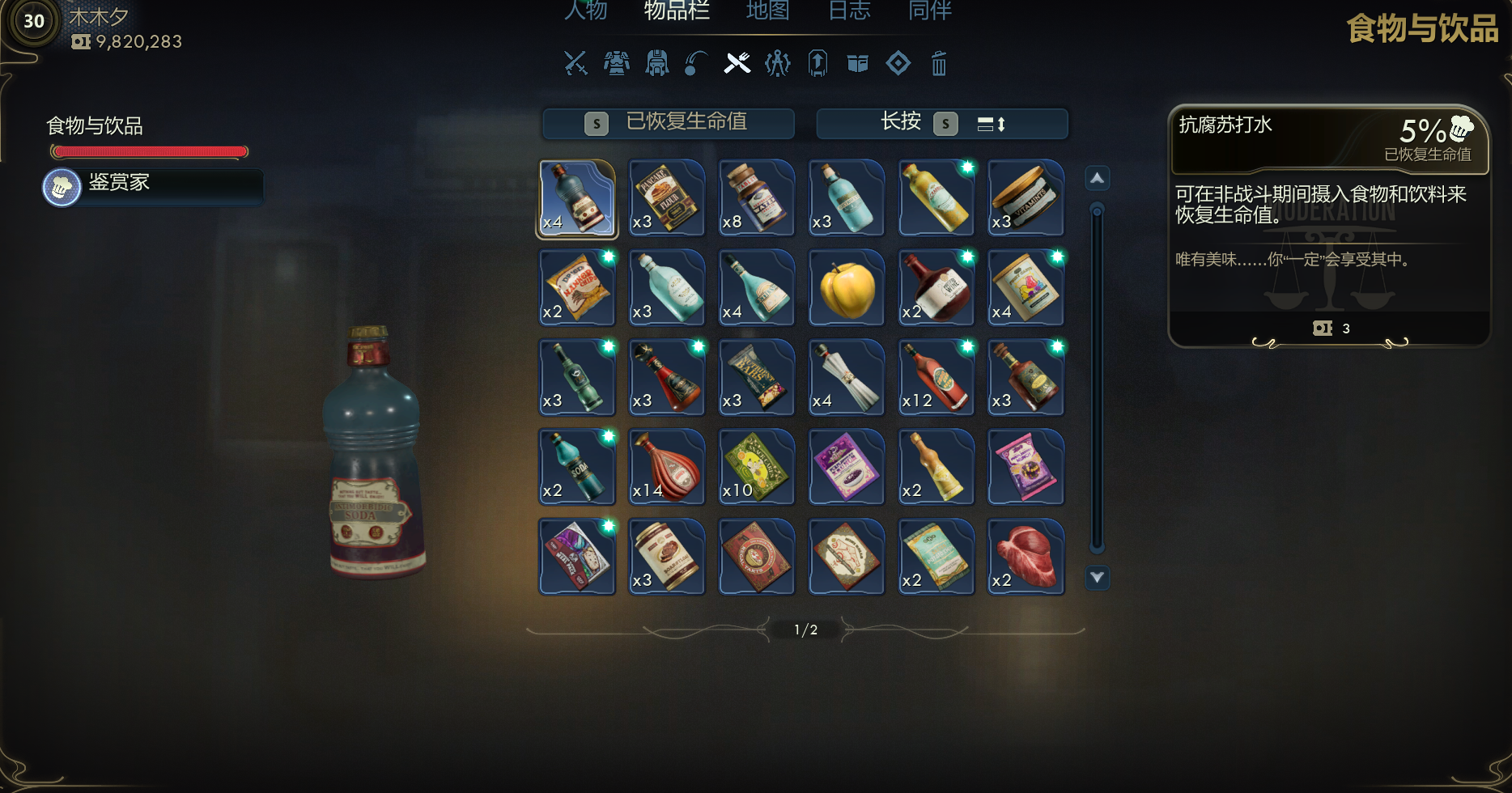Click the 已恢复生命值 sort button
The image size is (1512, 793).
[669, 123]
